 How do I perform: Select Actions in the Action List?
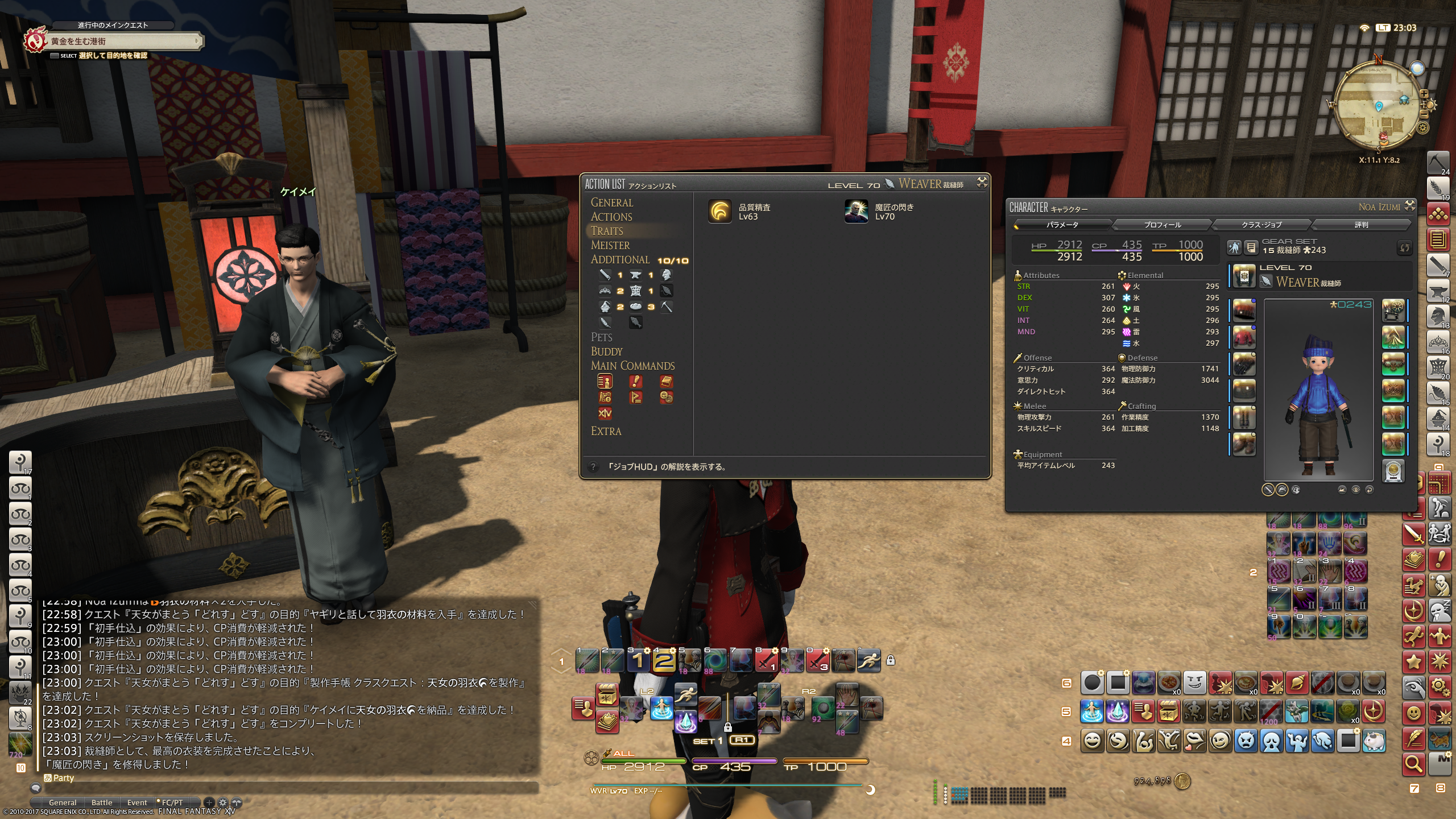click(x=611, y=217)
